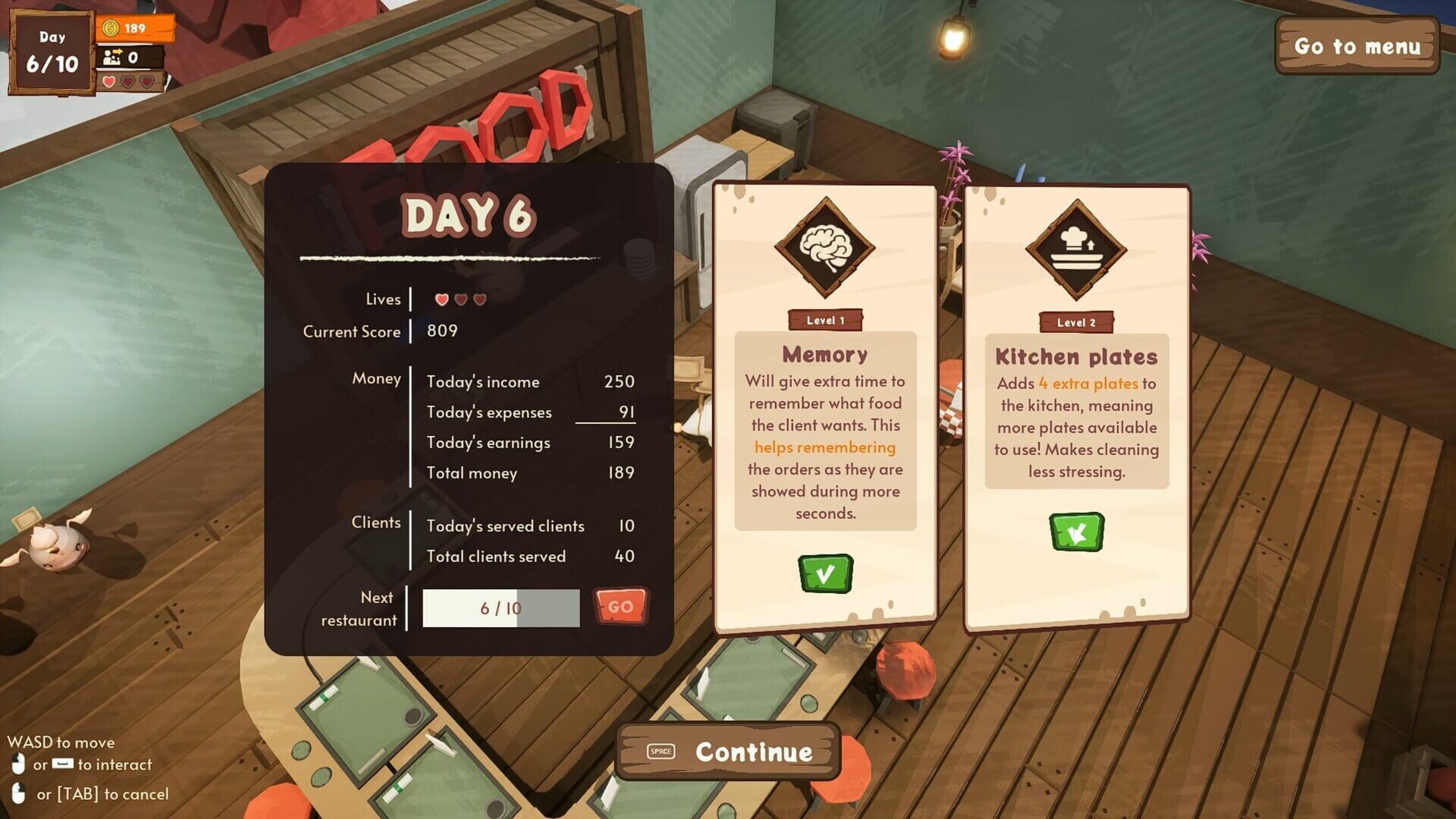Select the Kitchen plates chef hat icon

click(1075, 250)
